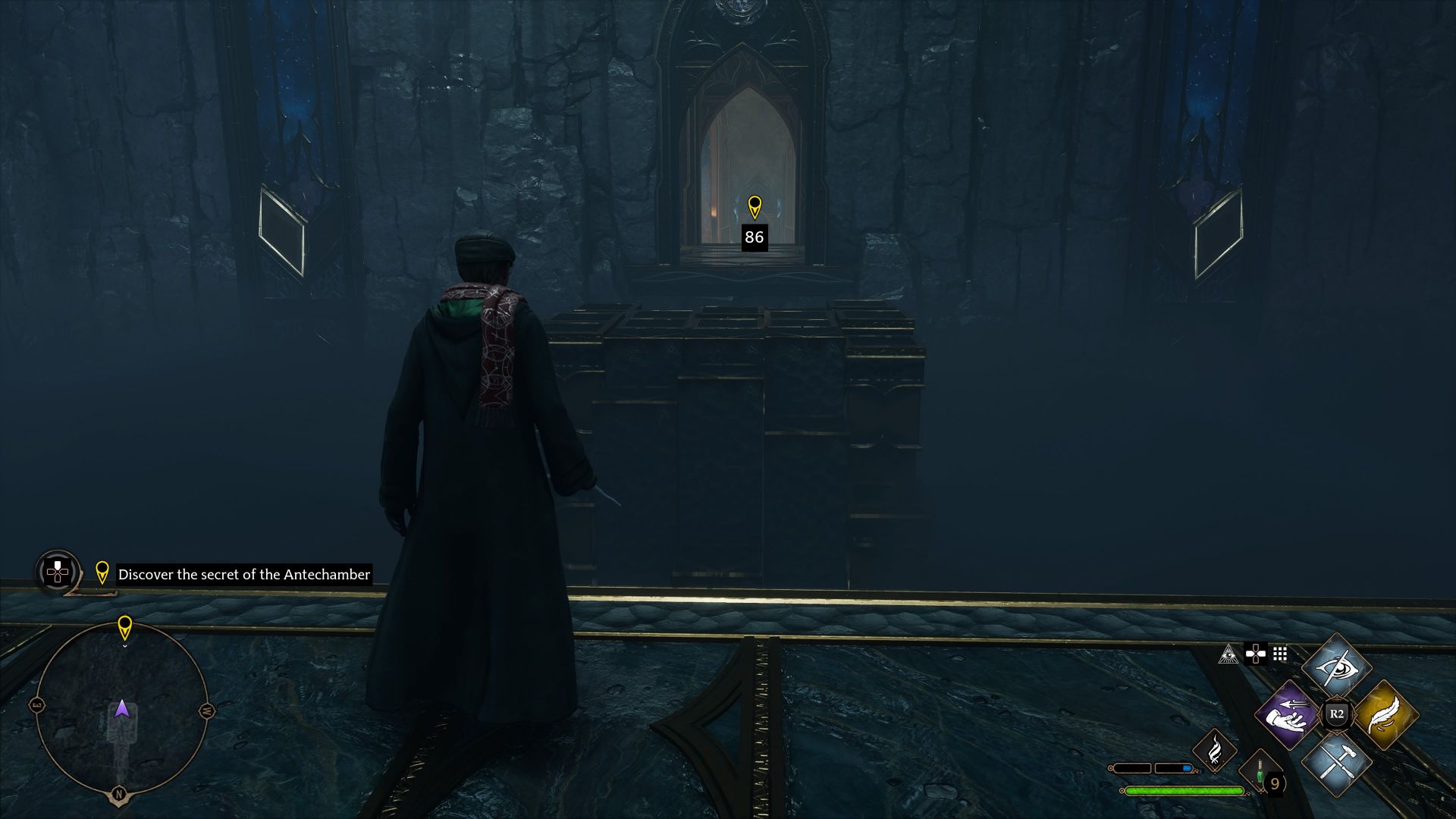The height and width of the screenshot is (819, 1456).
Task: Open the spell set grid icon
Action: 1280,654
